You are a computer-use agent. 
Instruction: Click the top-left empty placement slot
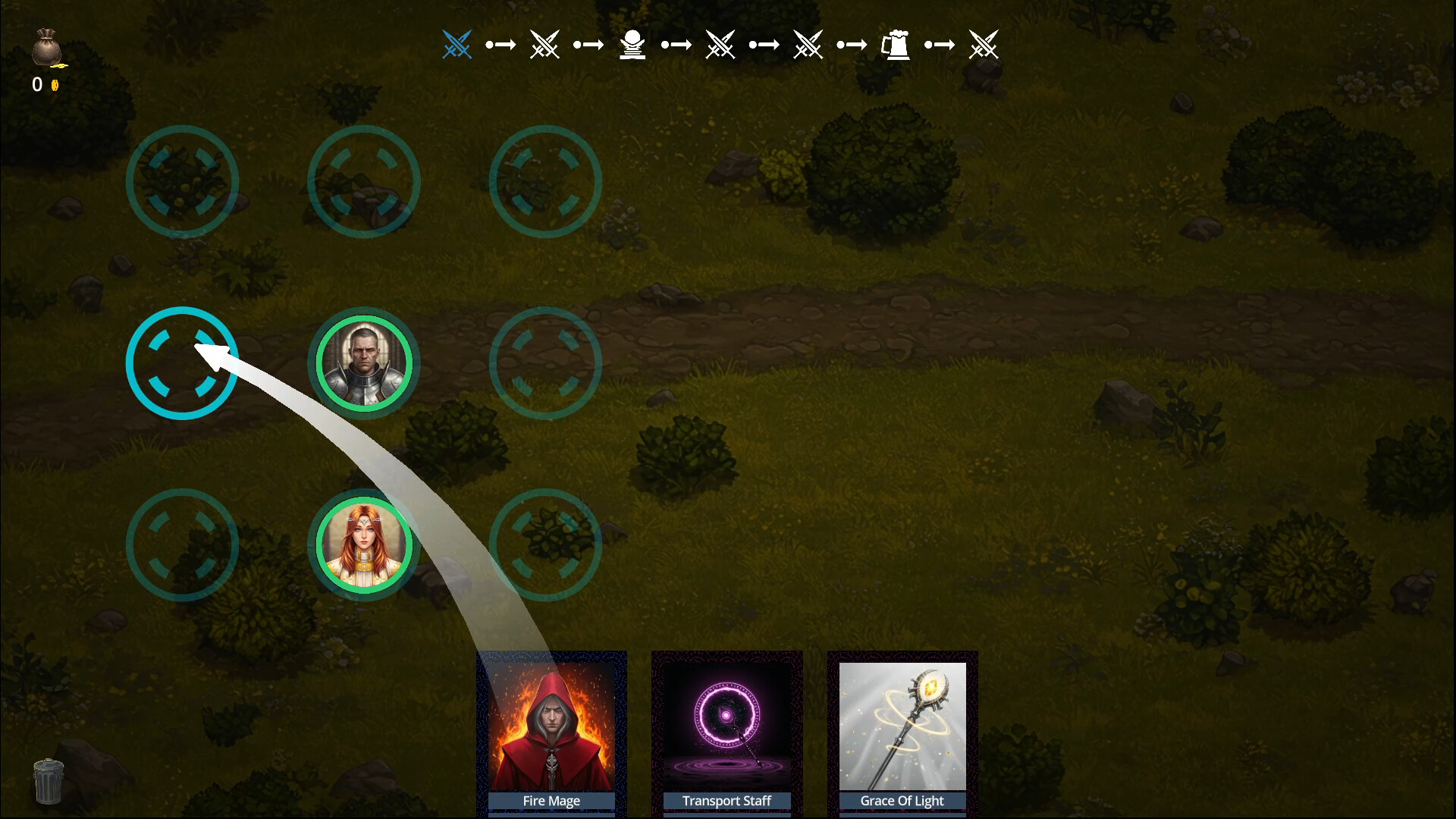coord(182,182)
